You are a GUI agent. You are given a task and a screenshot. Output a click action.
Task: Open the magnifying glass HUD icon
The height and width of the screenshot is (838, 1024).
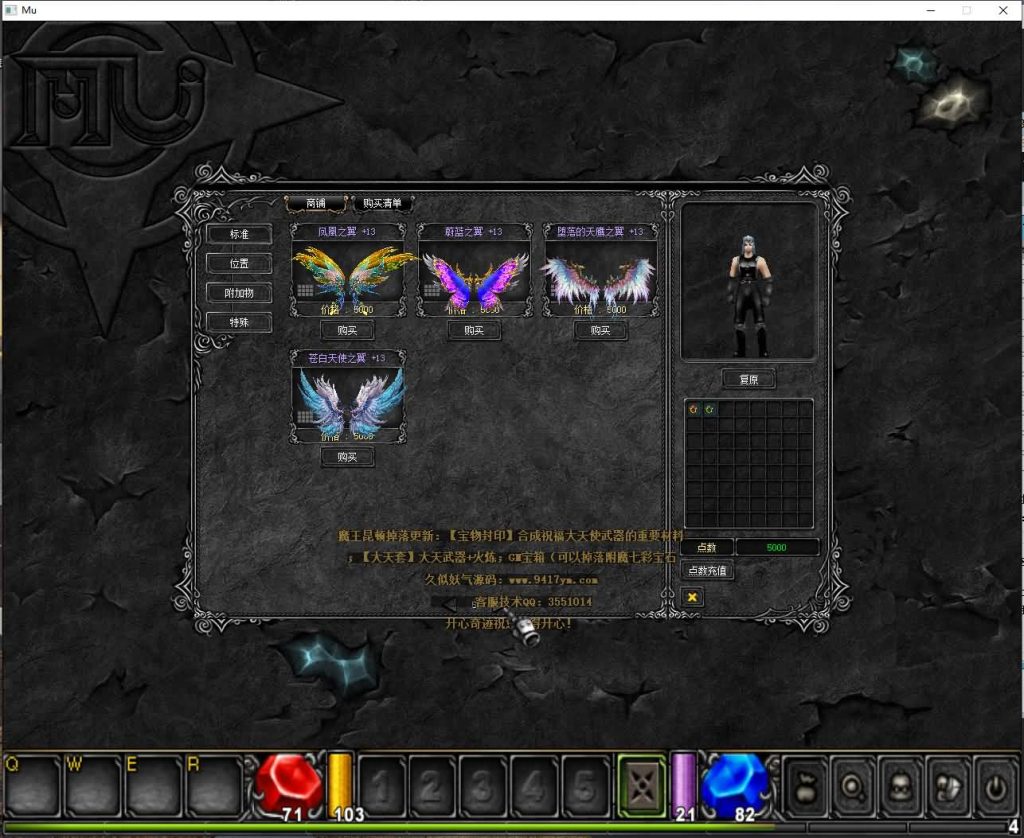(x=853, y=786)
